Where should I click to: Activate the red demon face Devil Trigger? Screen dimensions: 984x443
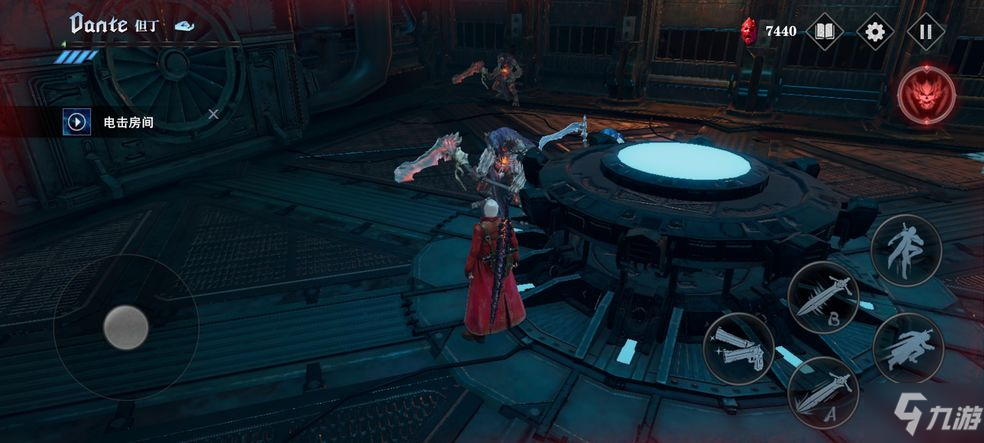tap(926, 96)
